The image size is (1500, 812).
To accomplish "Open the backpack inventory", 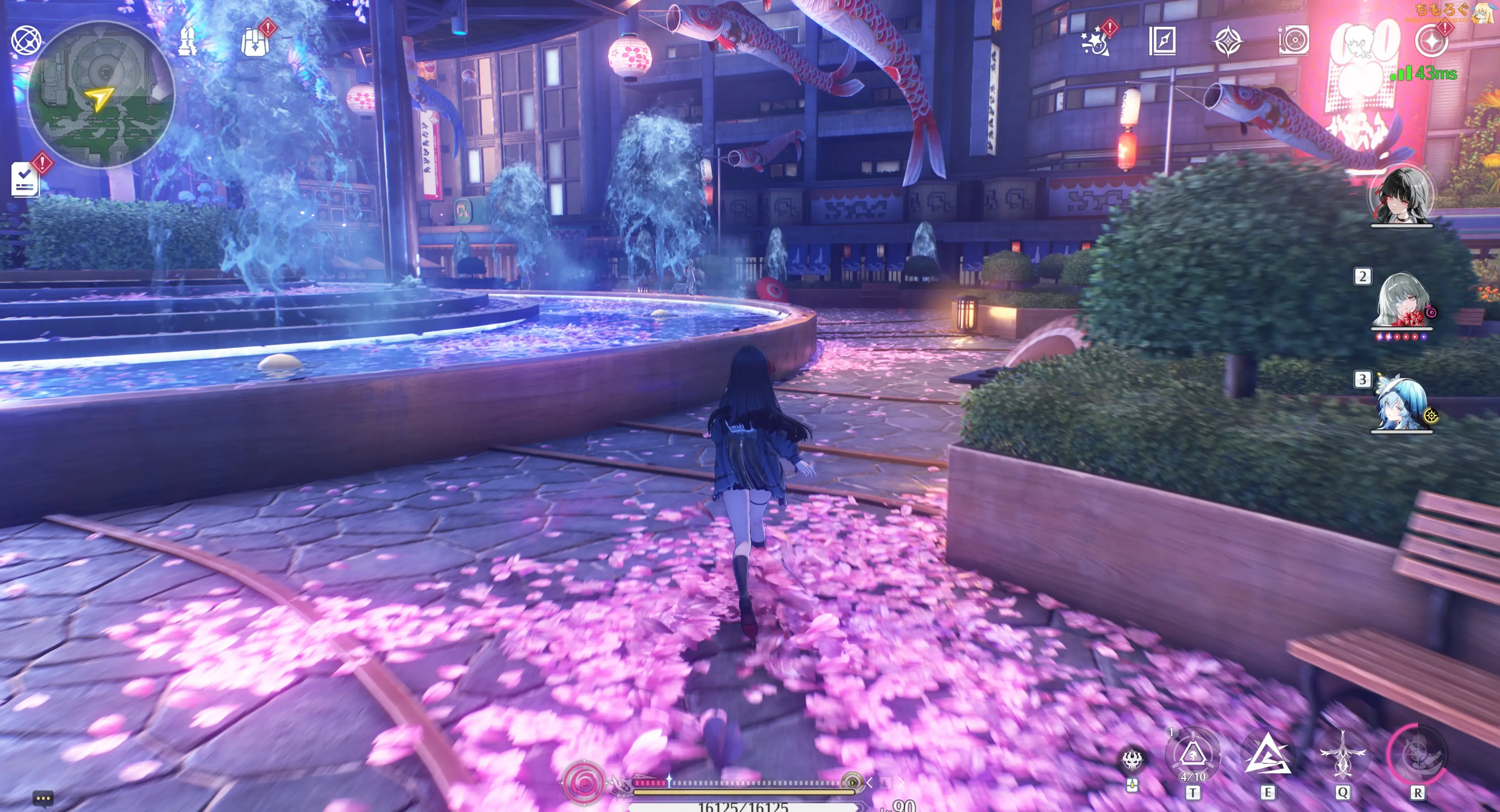I will (255, 41).
